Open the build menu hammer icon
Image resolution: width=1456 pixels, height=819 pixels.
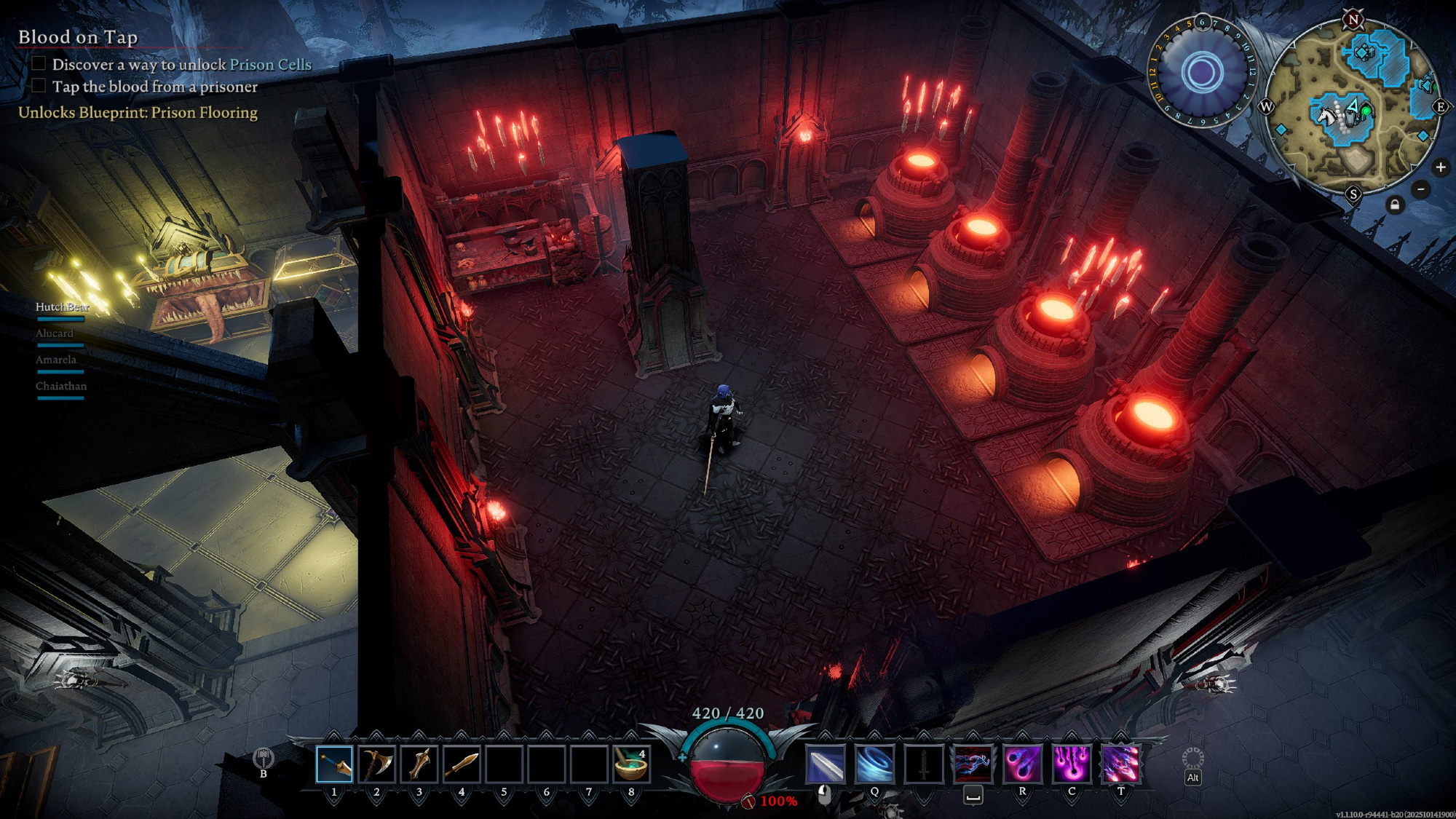pos(263,759)
